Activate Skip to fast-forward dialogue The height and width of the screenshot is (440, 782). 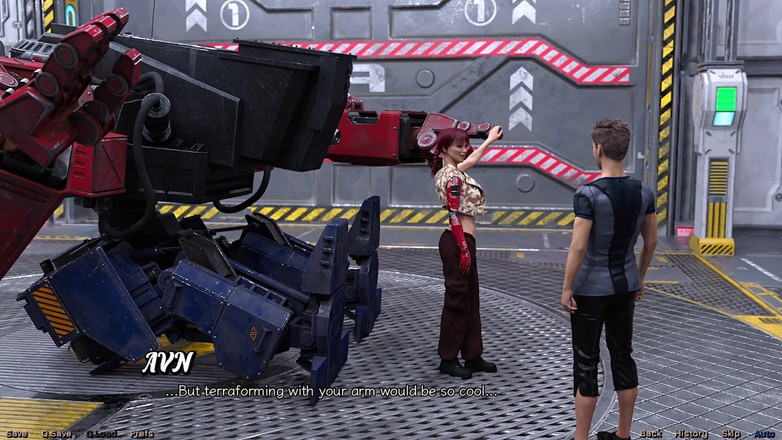[732, 434]
